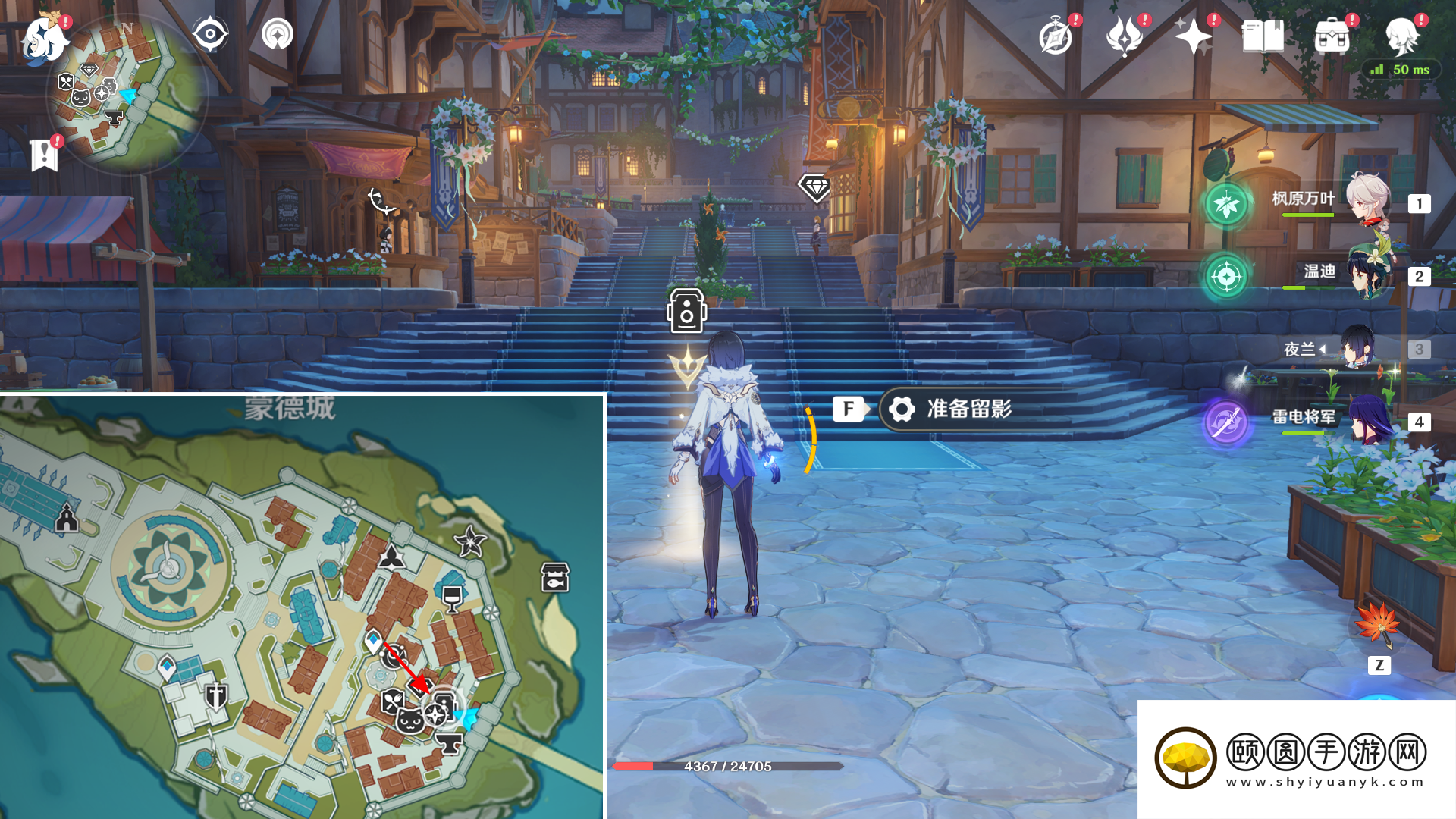The image size is (1456, 819).
Task: Open the adventurer compass events icon
Action: [1055, 37]
